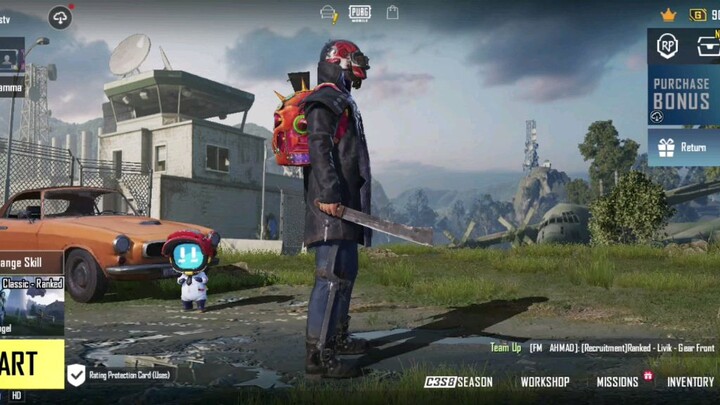Click the gold crown icon

tap(668, 14)
